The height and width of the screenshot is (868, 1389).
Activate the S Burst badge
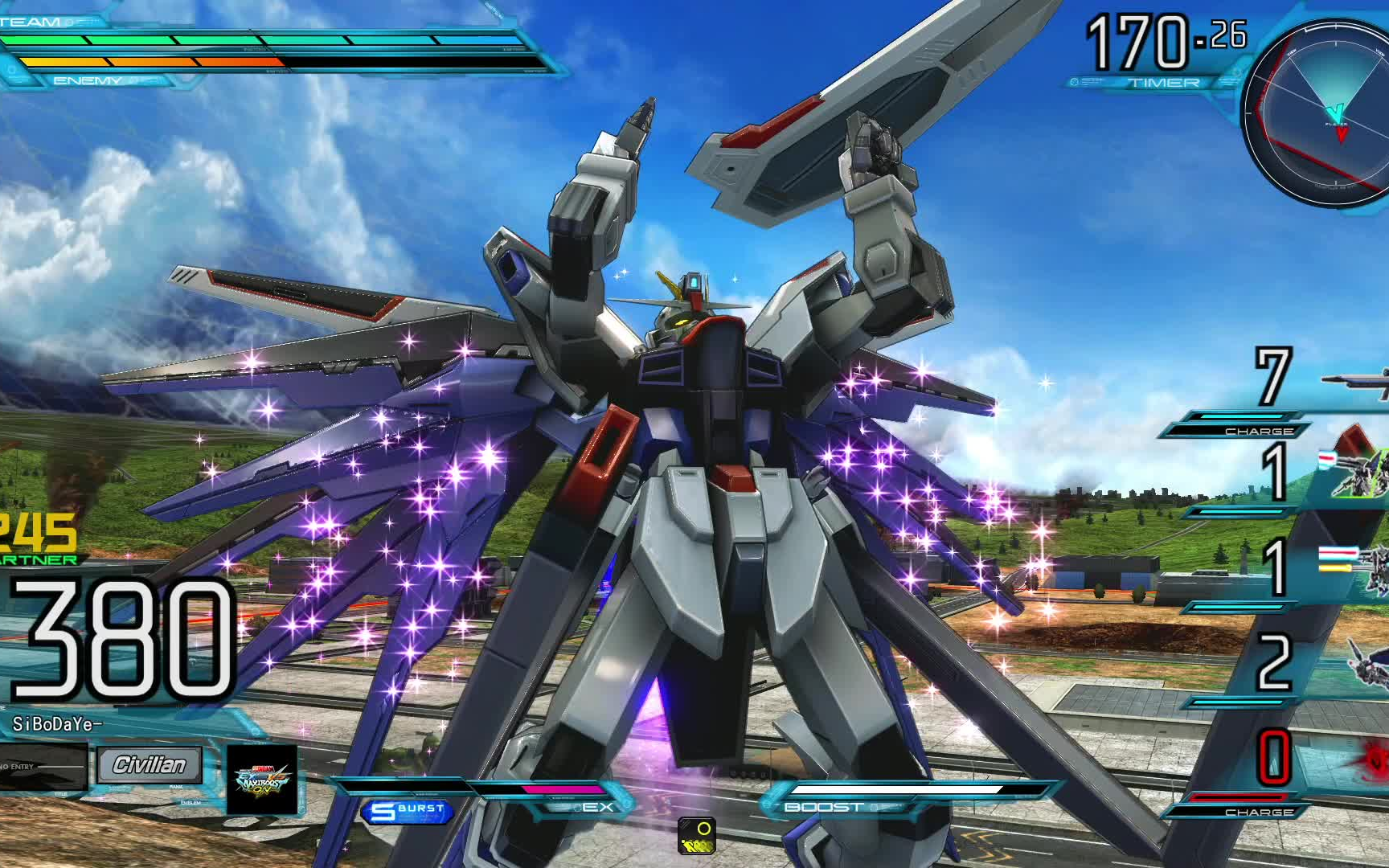(x=408, y=811)
